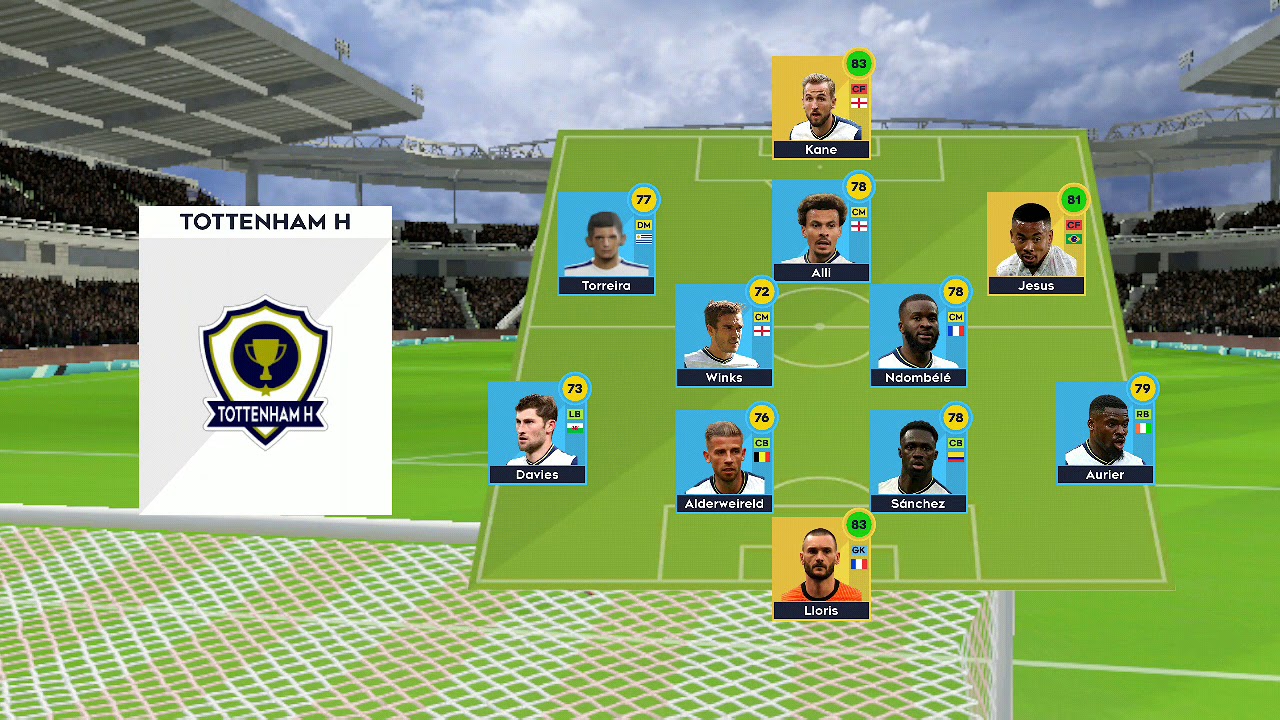Select the Winks player card
Image resolution: width=1280 pixels, height=720 pixels.
click(x=724, y=336)
